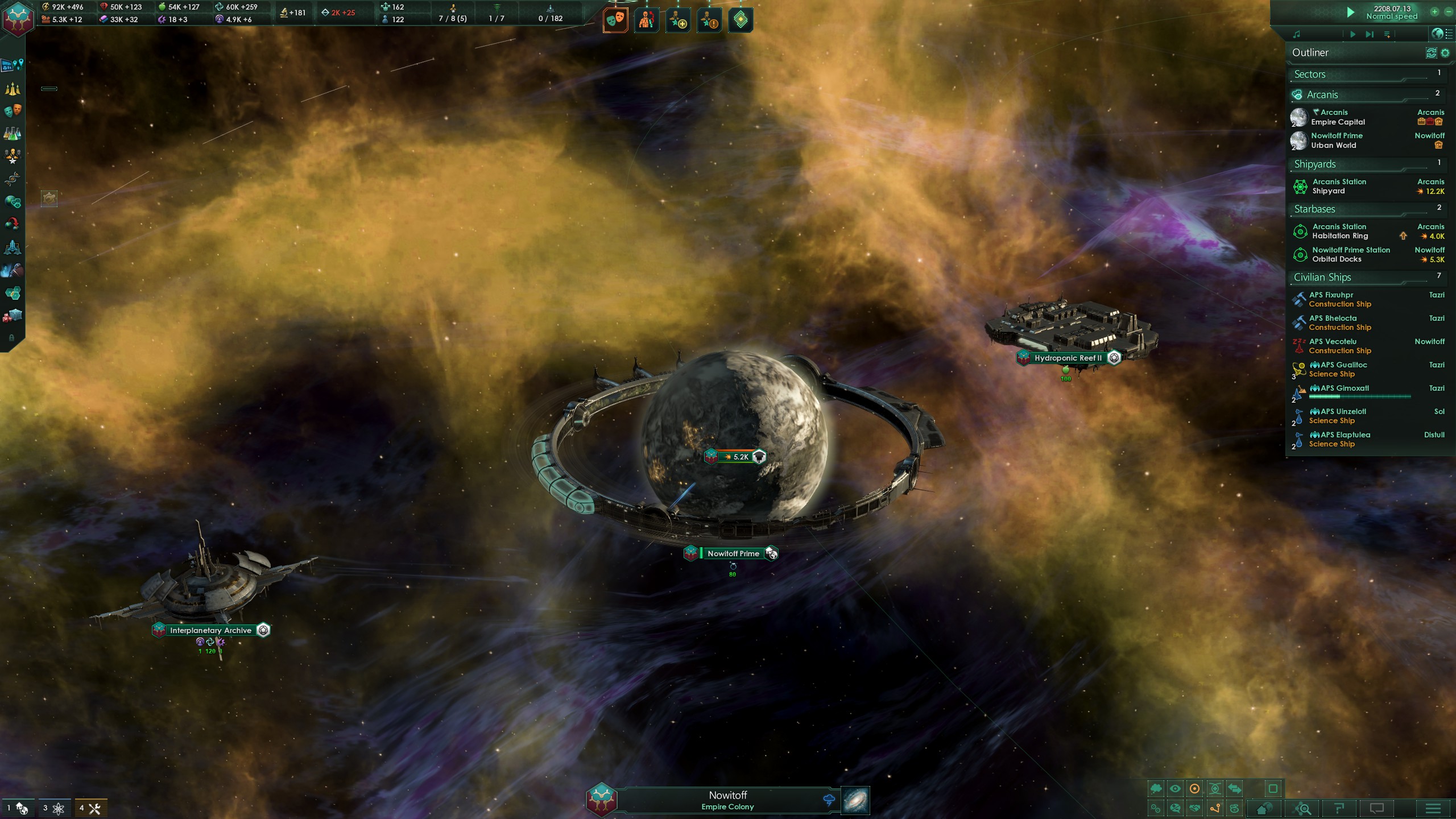Decrease game speed with minus button
Viewport: 1456px width, 819px height.
[x=1449, y=11]
